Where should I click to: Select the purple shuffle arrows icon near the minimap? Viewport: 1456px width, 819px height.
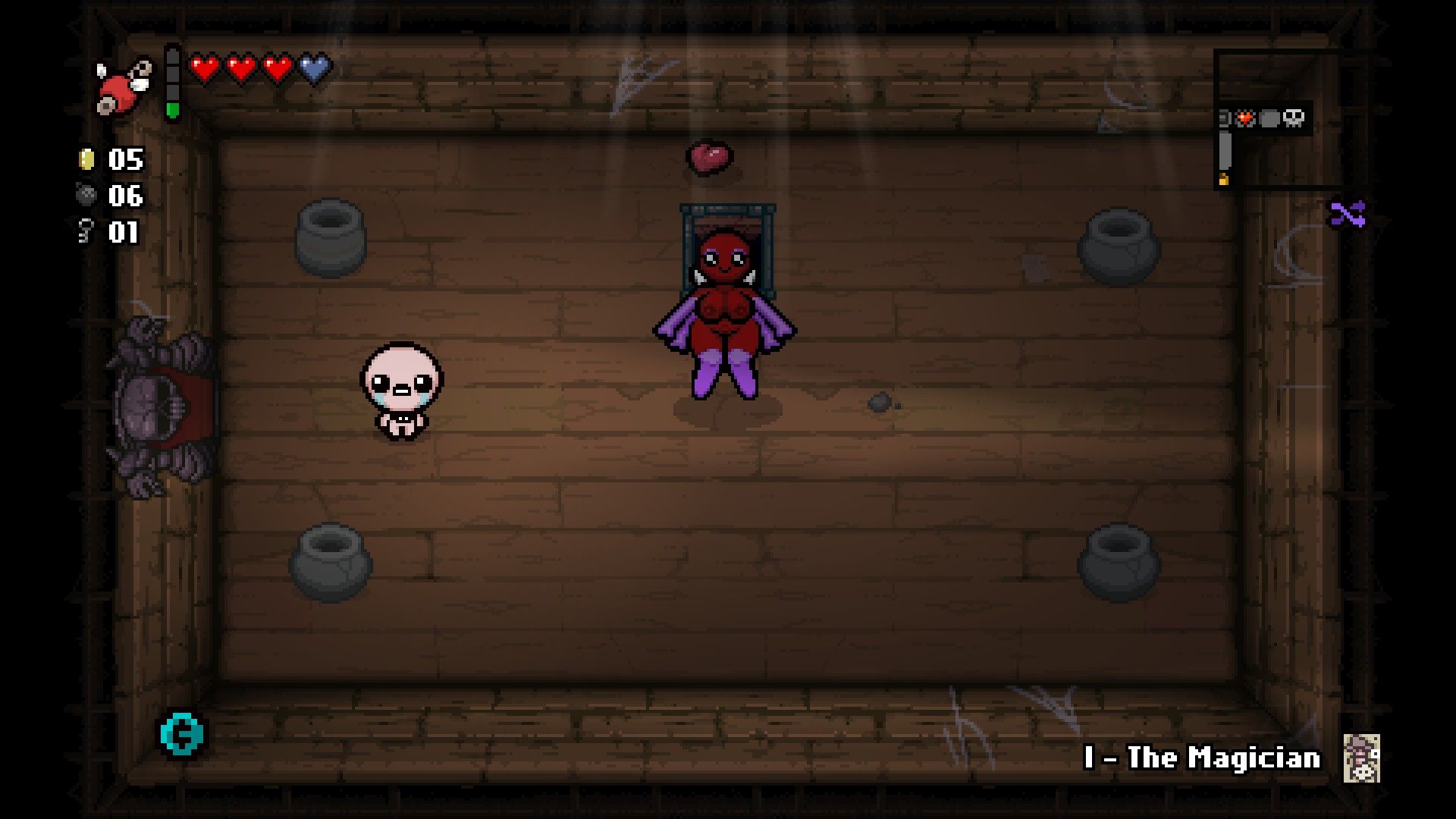coord(1348,214)
